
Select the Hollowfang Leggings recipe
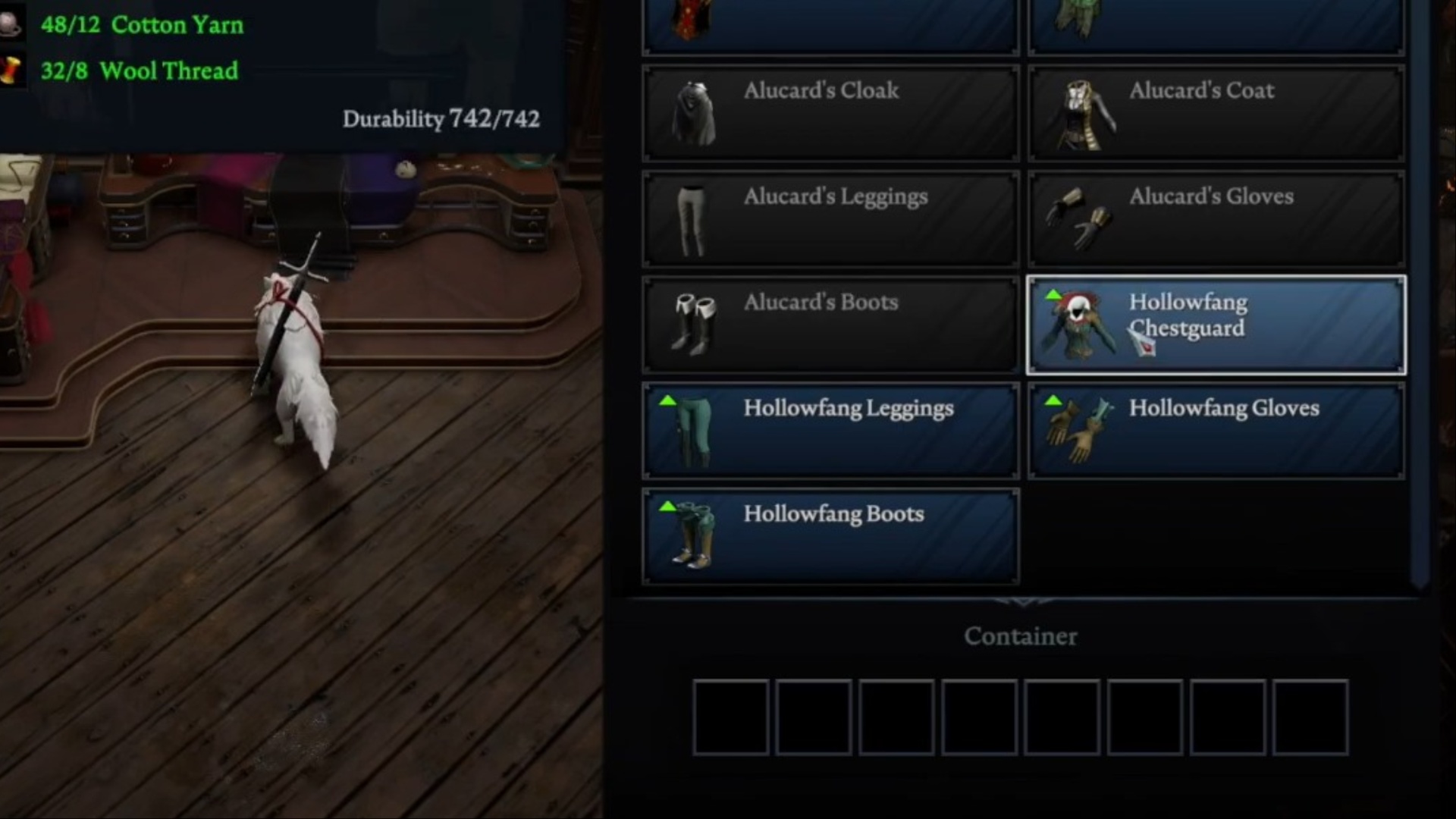(830, 431)
